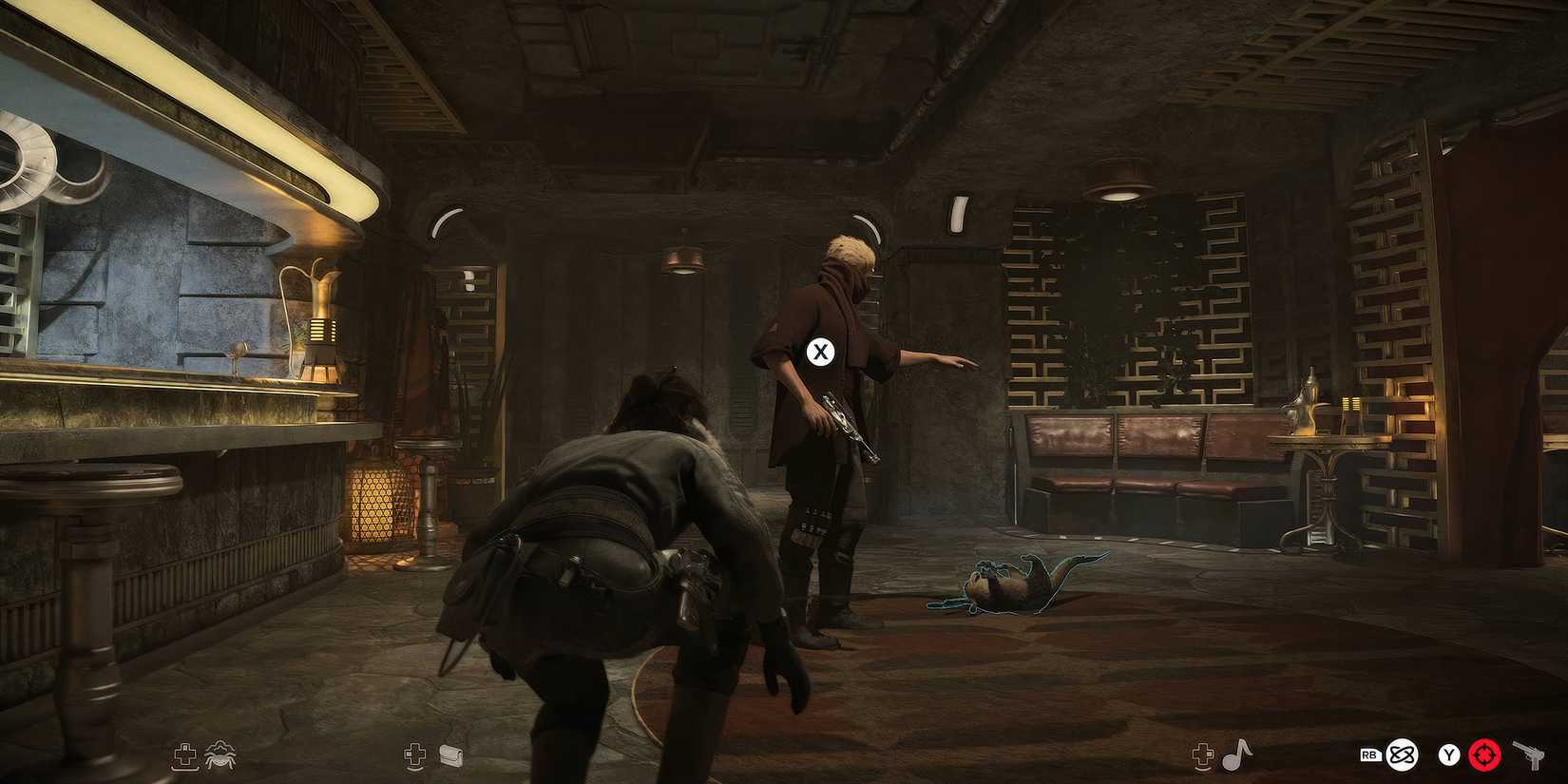Toggle the Nix companion command icon
This screenshot has width=1568, height=784.
221,754
